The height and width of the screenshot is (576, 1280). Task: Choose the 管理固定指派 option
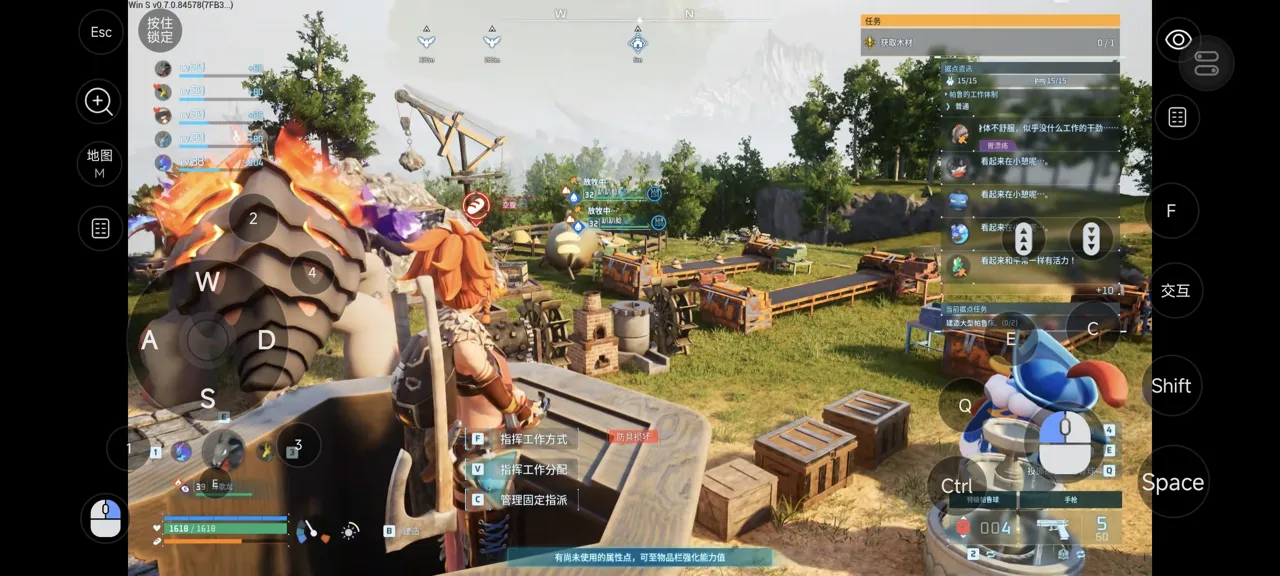[x=533, y=499]
